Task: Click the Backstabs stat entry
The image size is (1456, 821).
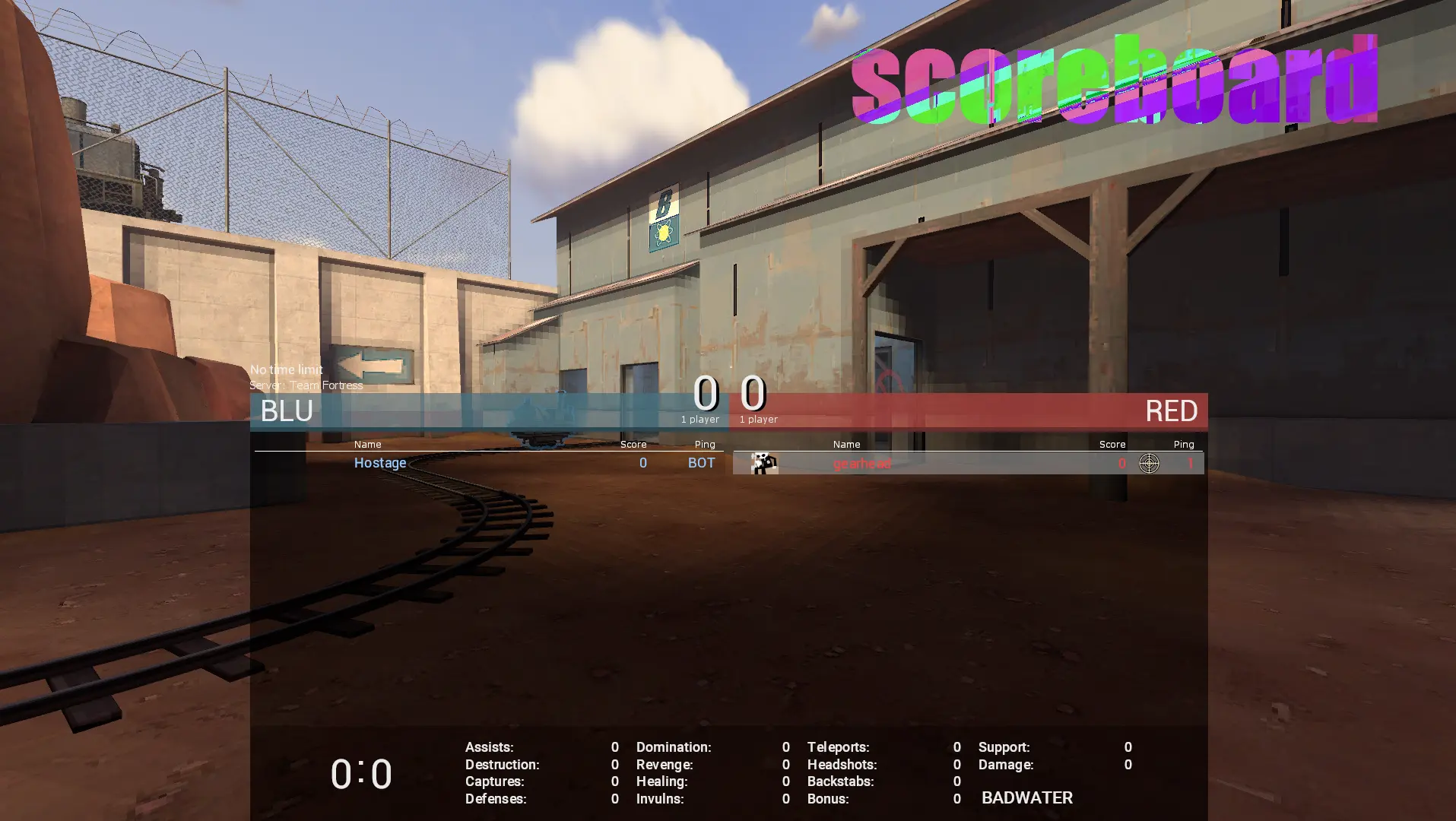Action: point(840,781)
